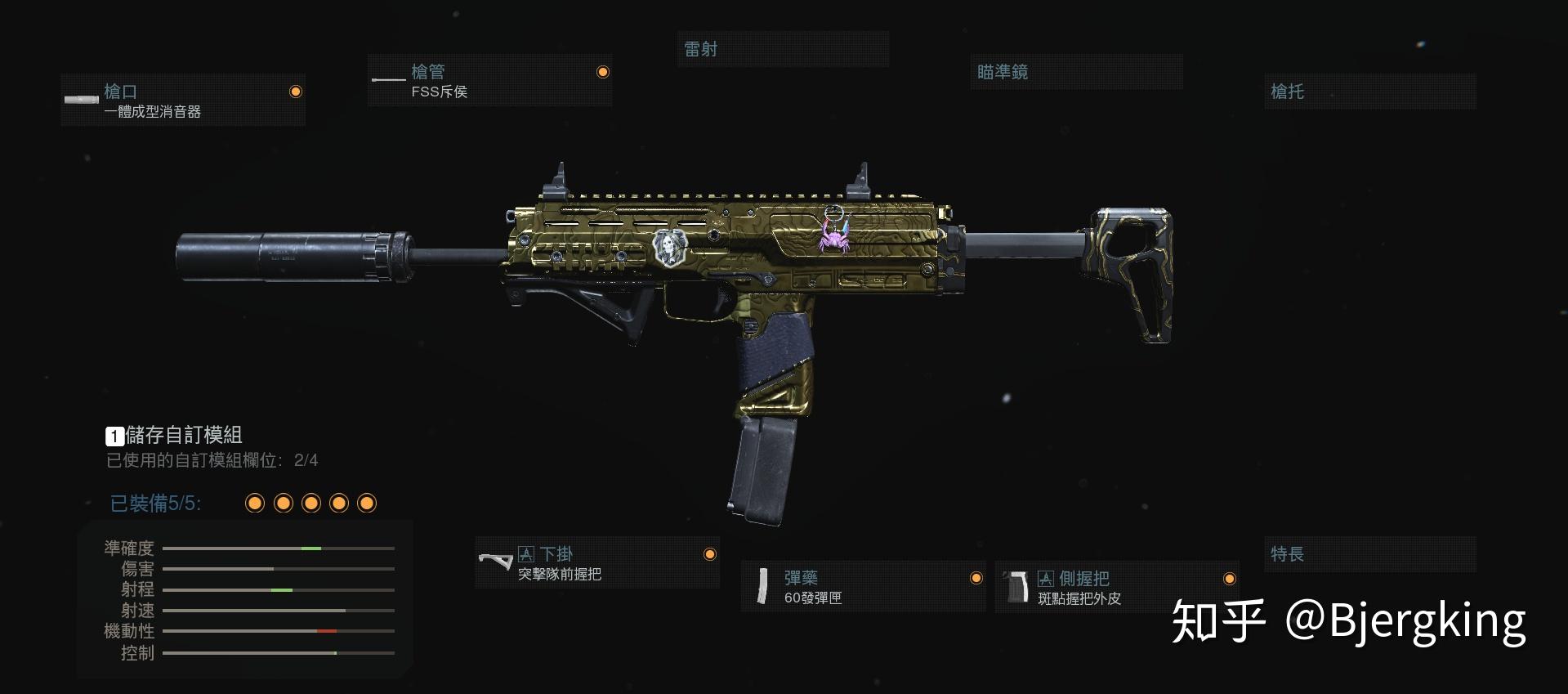Select the empty 槍托 stock slot
Image resolution: width=1568 pixels, height=694 pixels.
click(1369, 92)
